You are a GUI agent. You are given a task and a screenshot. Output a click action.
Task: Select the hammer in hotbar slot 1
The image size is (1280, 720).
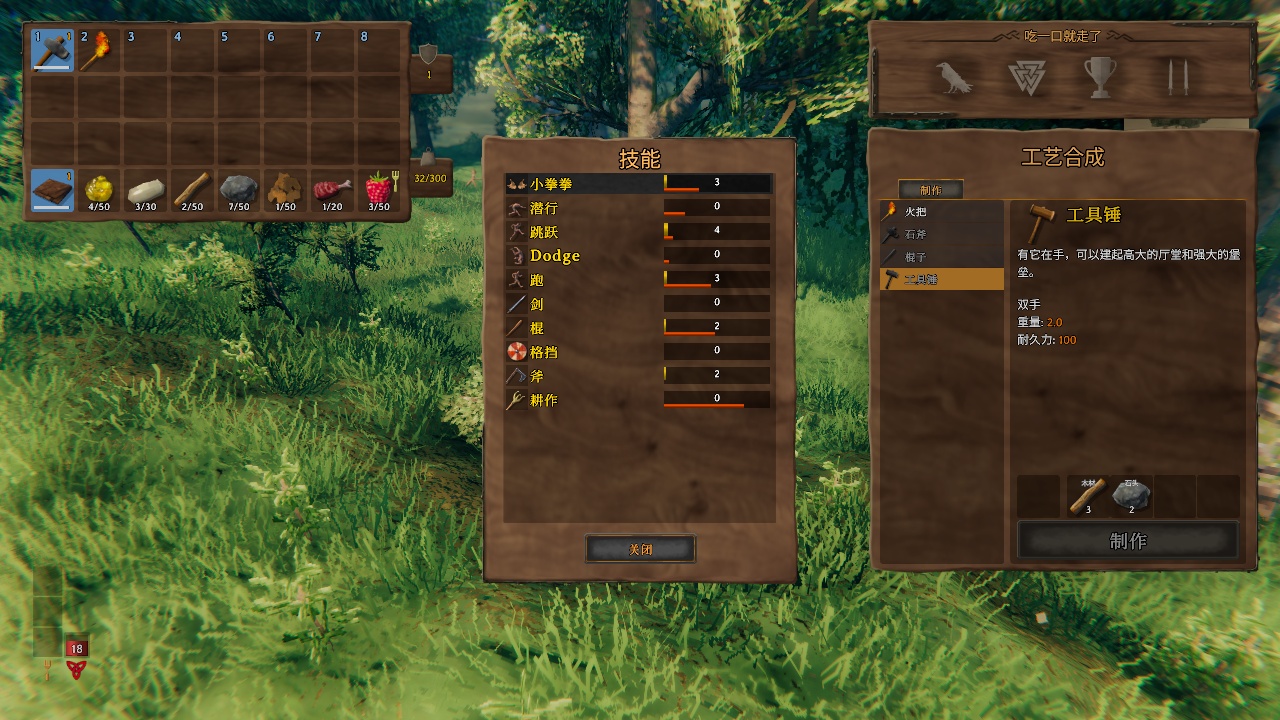[x=52, y=50]
